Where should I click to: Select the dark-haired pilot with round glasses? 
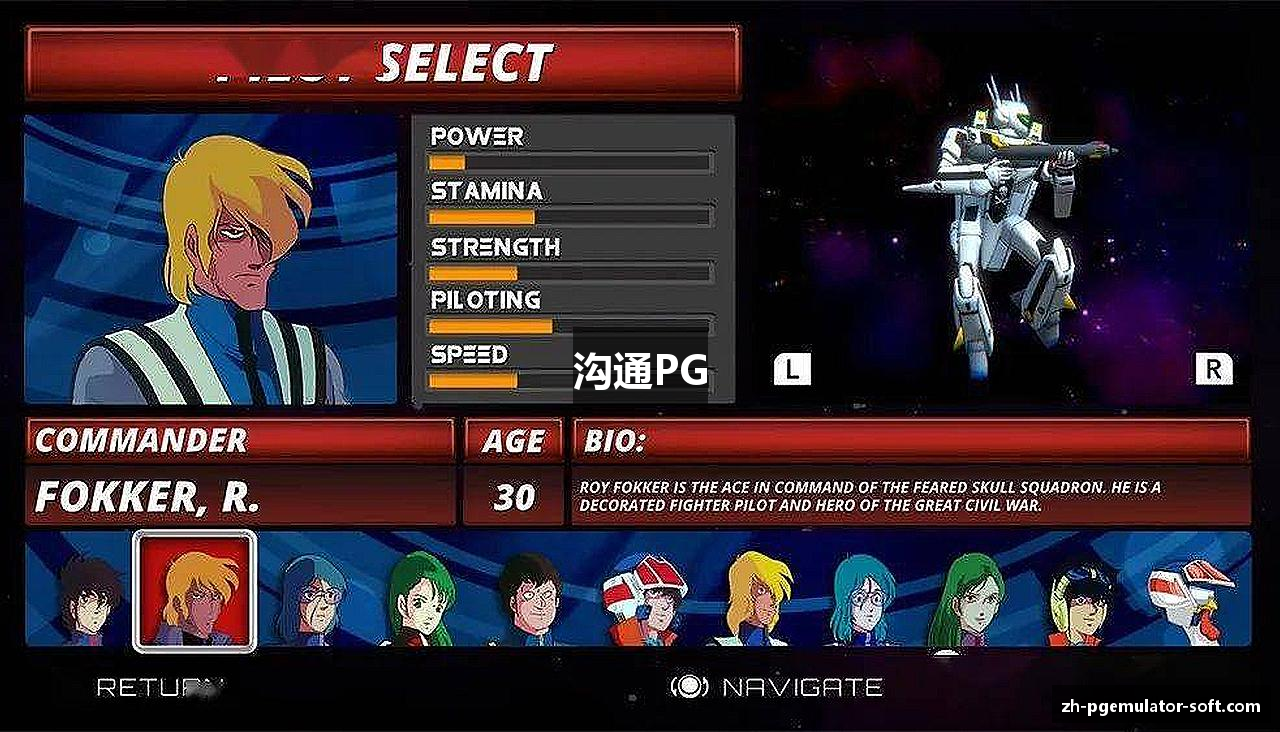530,598
